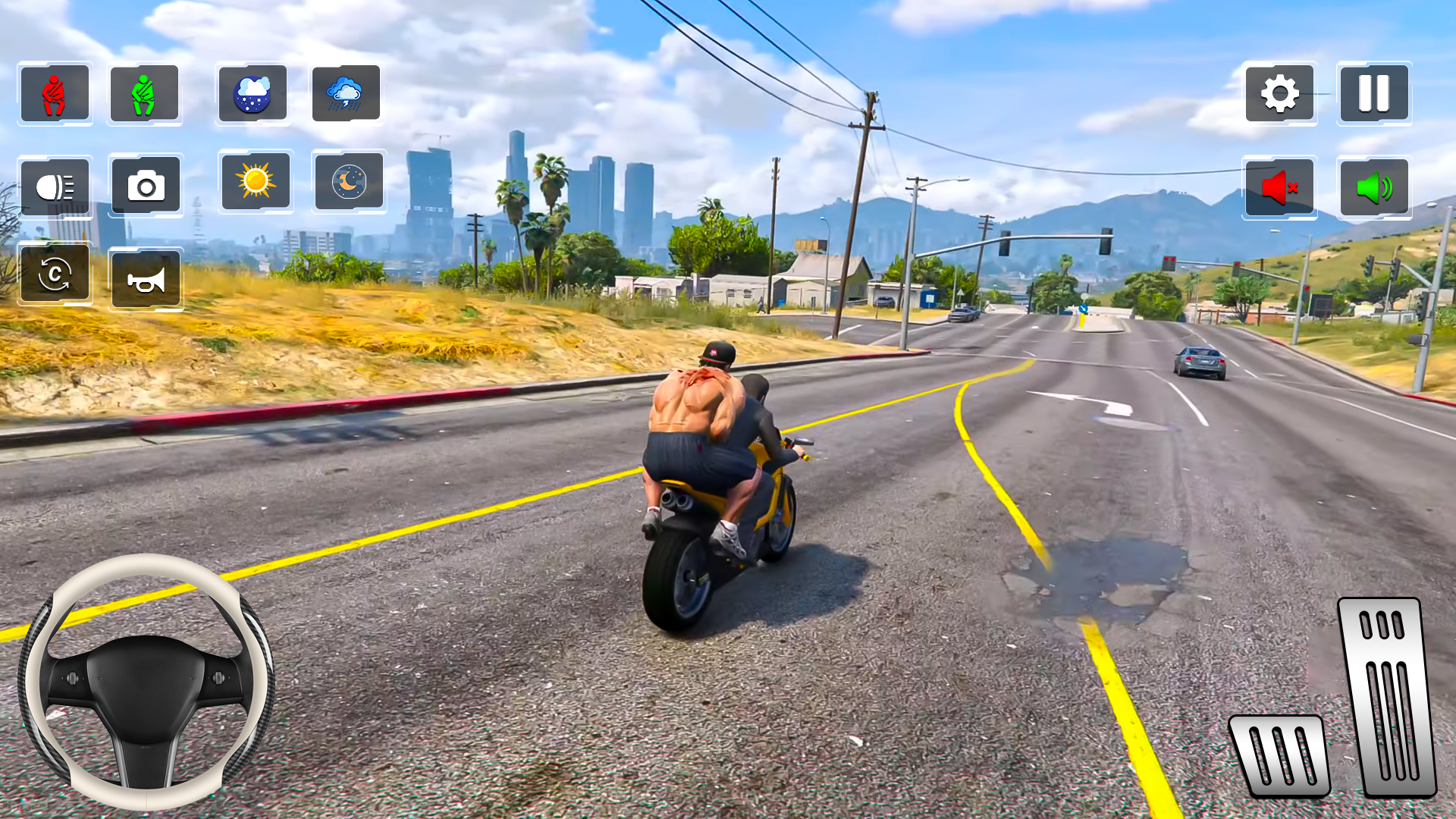Screen dimensions: 1456x819
Task: Open the settings gear
Action: tap(1280, 93)
